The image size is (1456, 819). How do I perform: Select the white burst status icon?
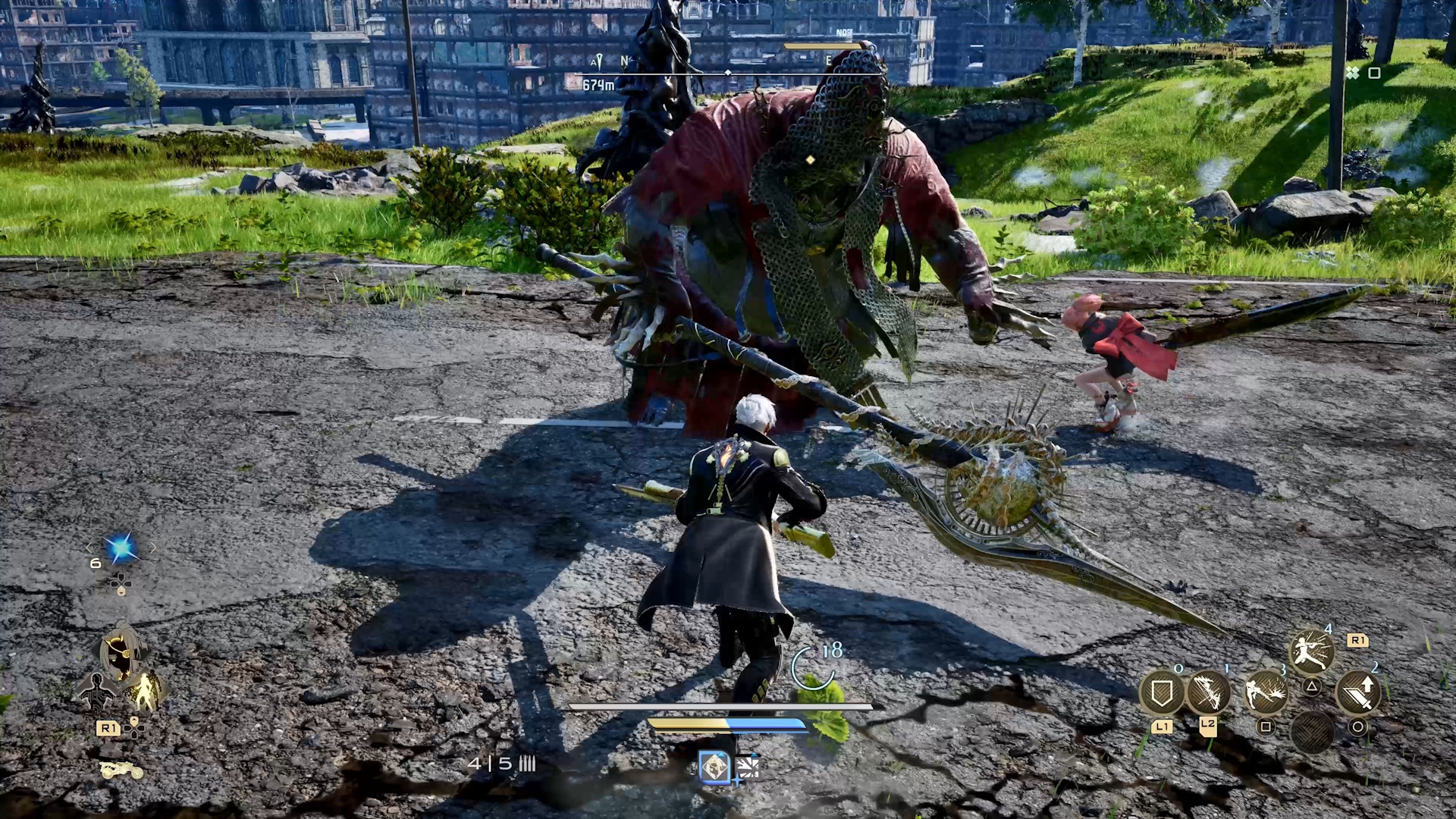point(747,767)
